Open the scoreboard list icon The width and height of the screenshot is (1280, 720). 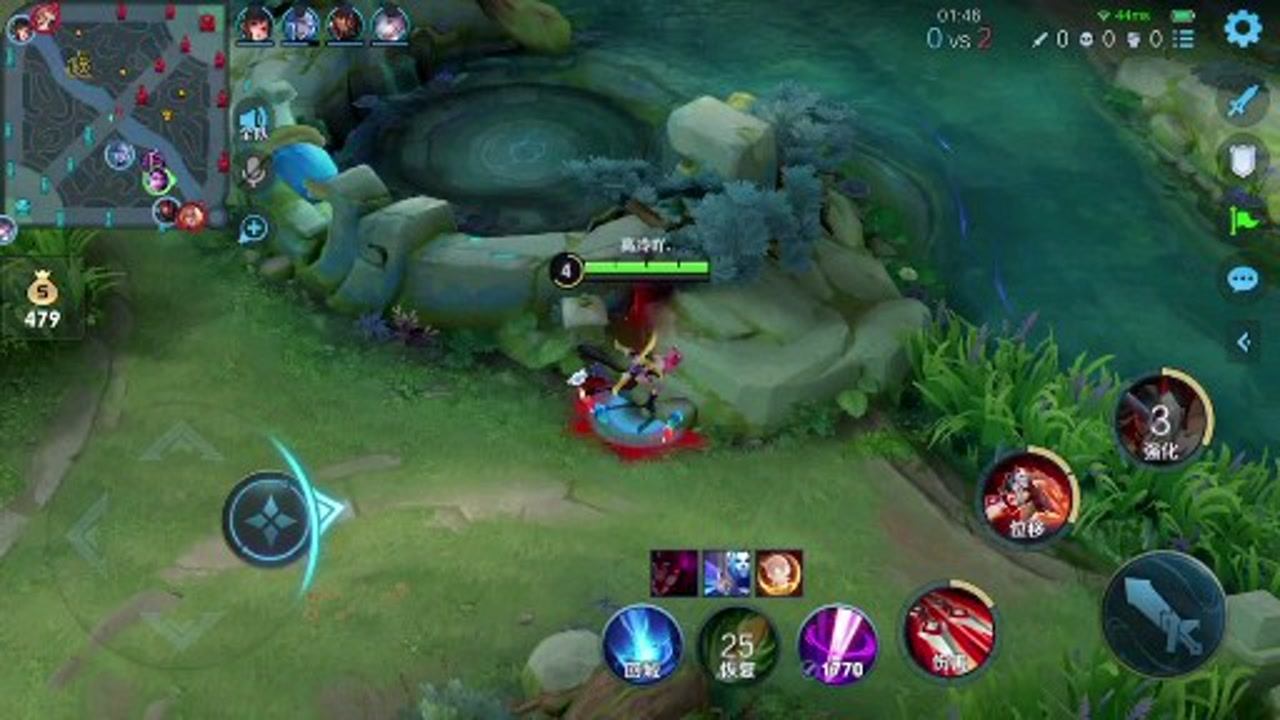click(x=1184, y=39)
